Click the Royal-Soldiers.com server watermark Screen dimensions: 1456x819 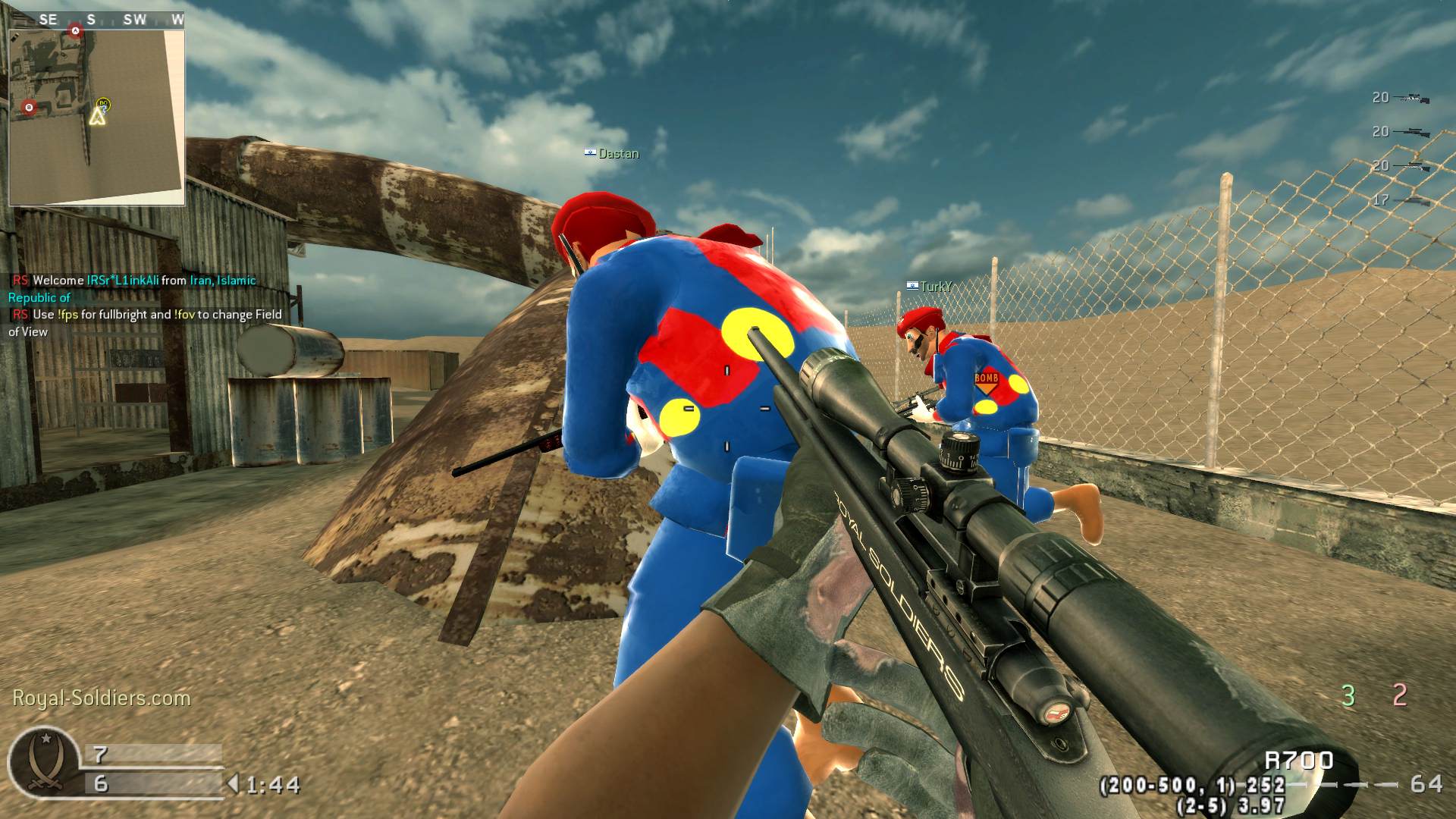coord(102,698)
